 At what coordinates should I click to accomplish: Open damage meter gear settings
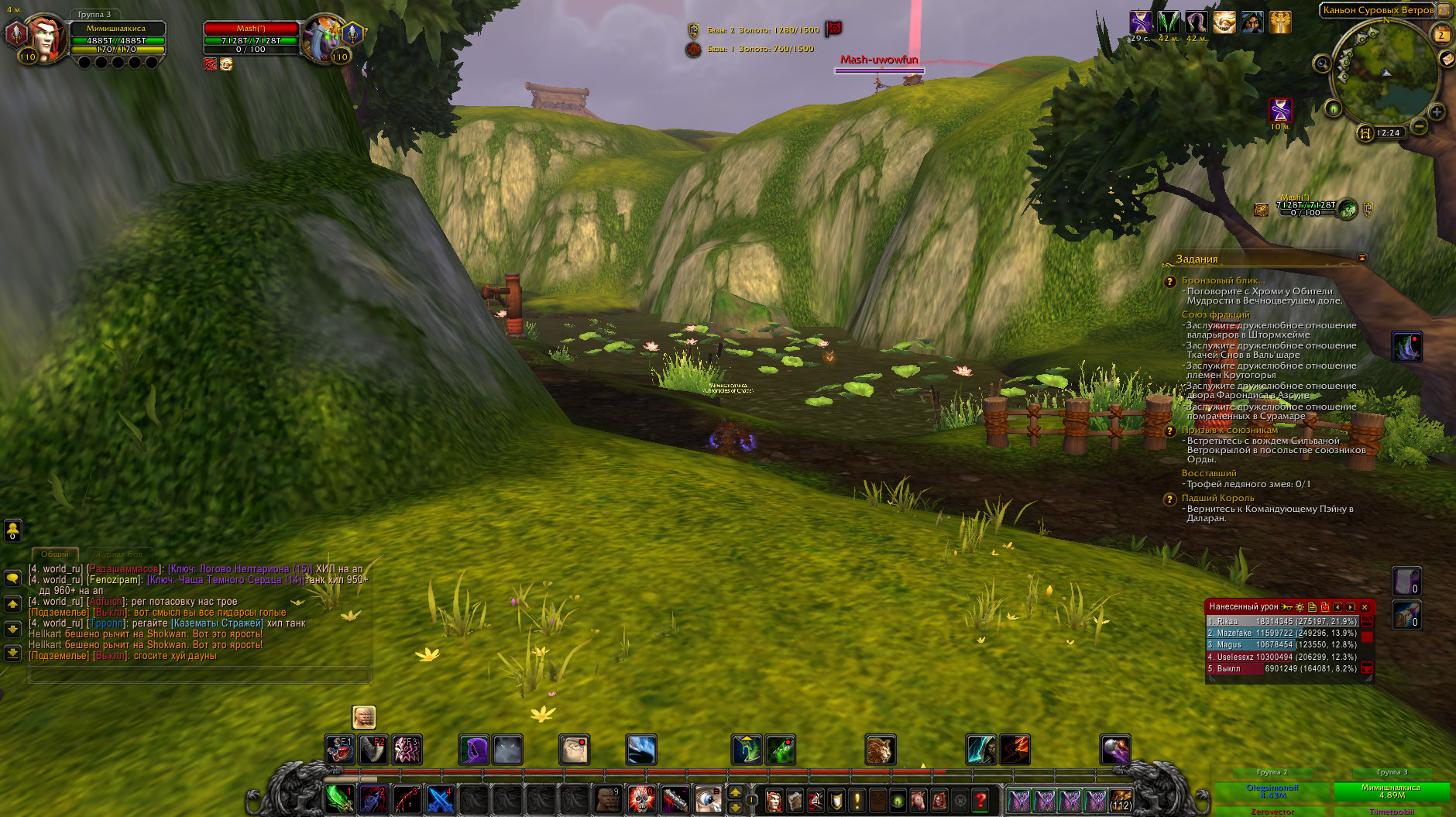point(1300,607)
